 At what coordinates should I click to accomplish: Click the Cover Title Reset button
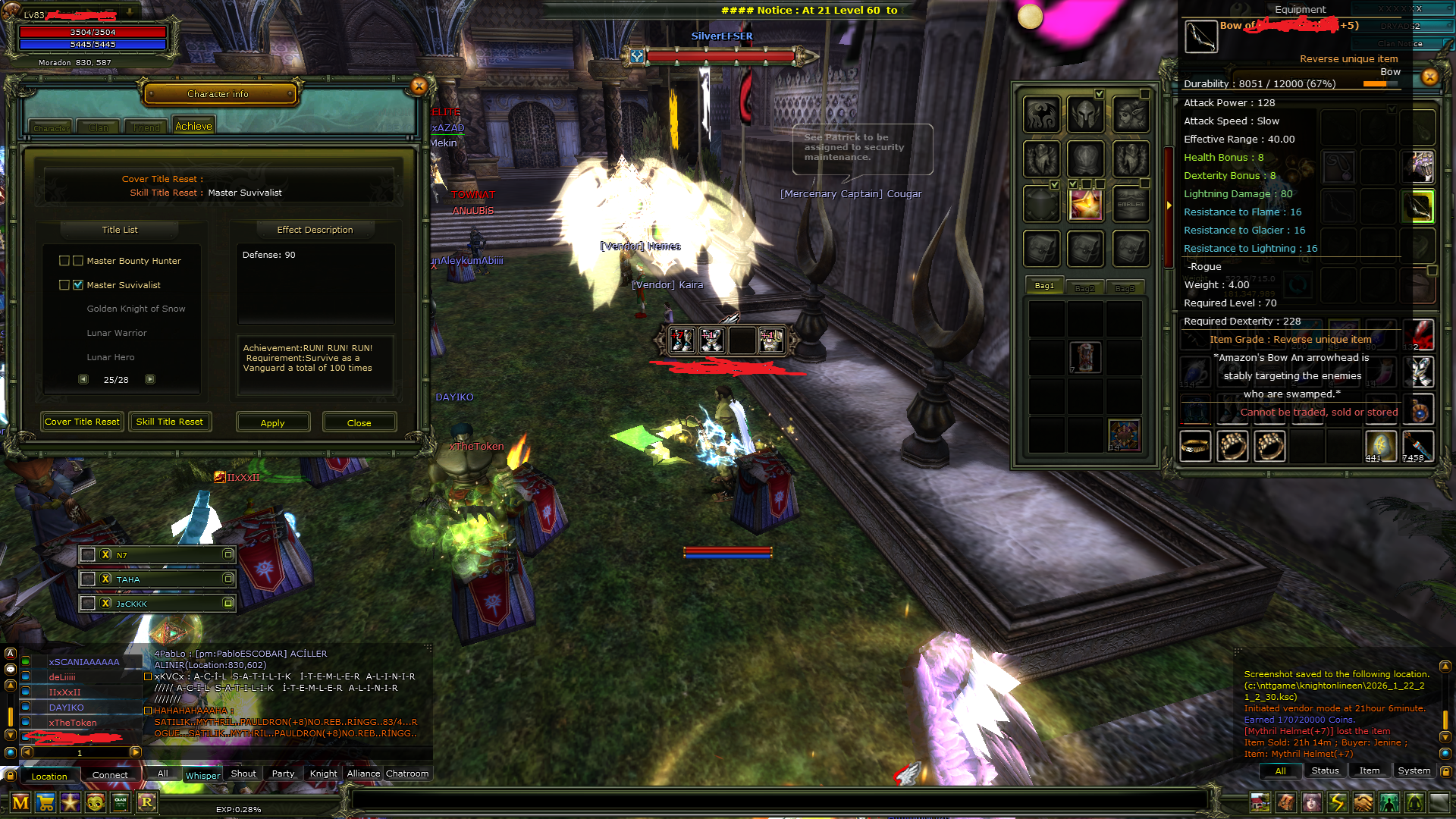point(81,422)
